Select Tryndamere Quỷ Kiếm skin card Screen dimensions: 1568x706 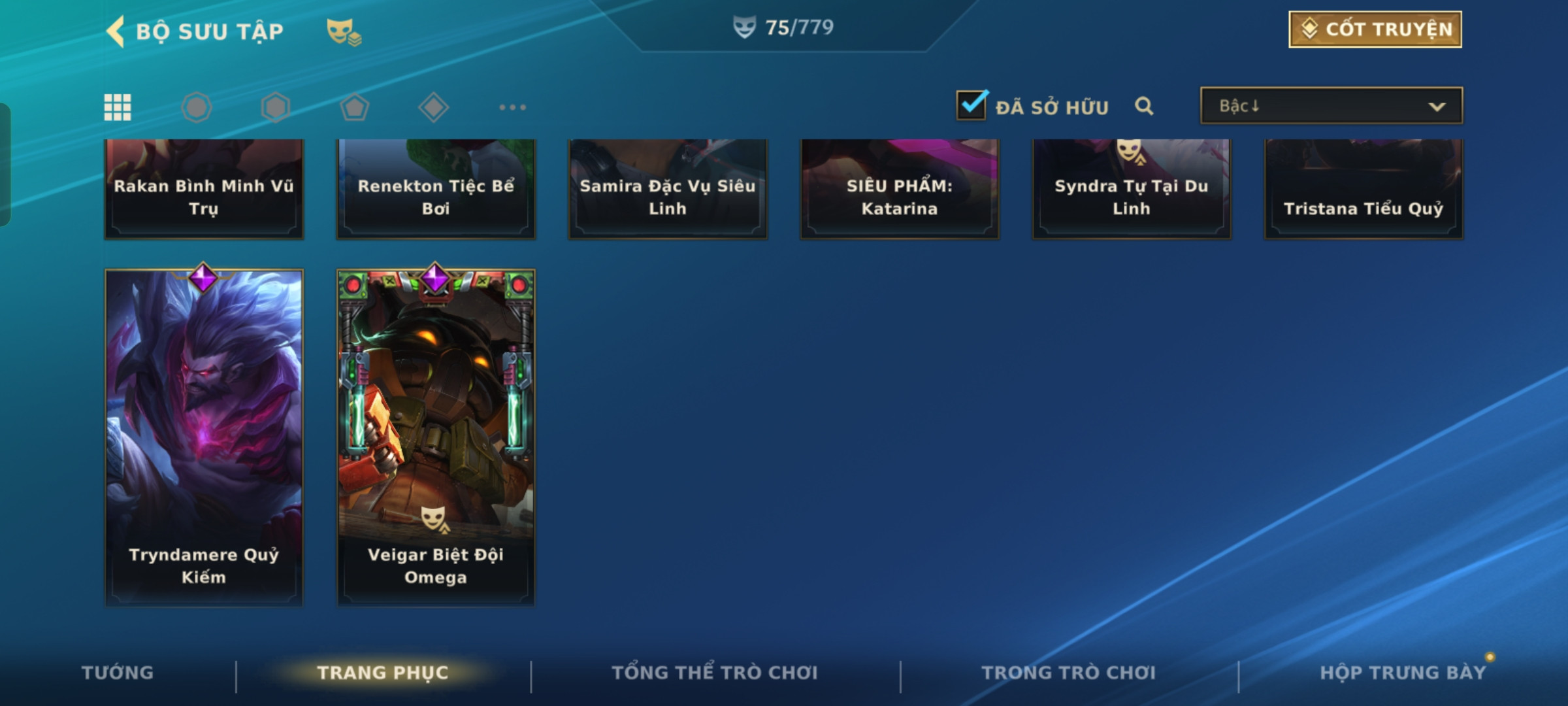pyautogui.click(x=204, y=437)
